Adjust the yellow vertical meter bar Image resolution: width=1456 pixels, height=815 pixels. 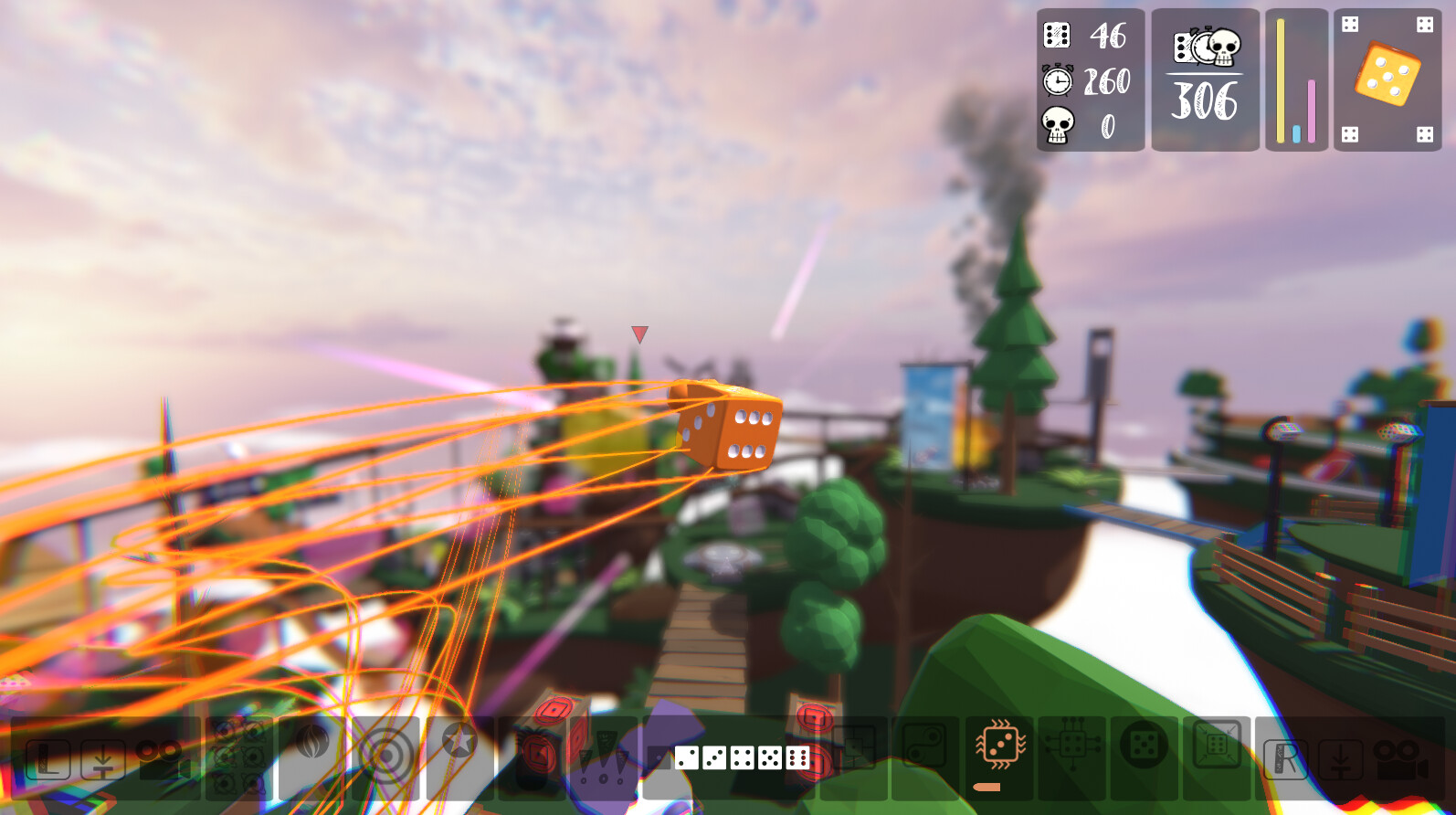click(x=1282, y=78)
